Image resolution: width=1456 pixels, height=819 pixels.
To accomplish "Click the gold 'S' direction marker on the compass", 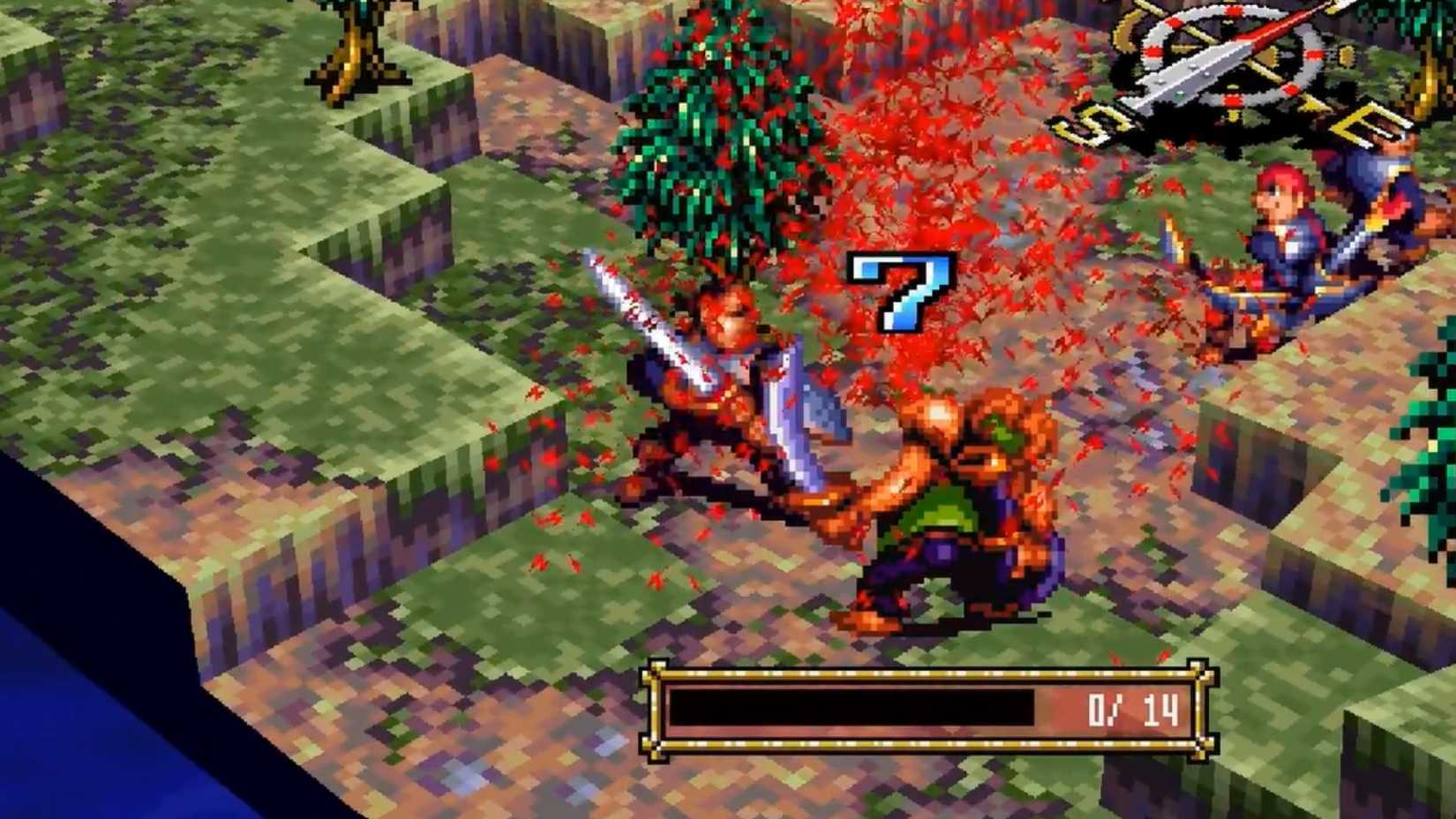I will [1100, 125].
